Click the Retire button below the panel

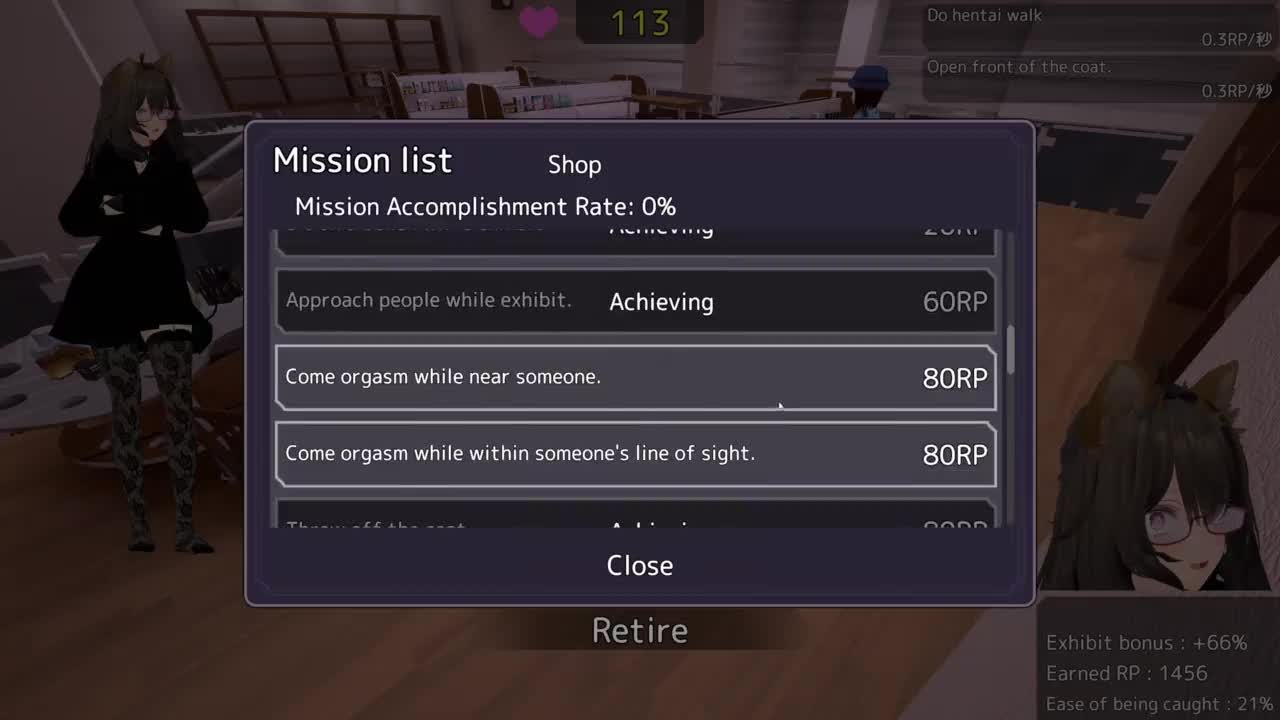click(x=640, y=631)
